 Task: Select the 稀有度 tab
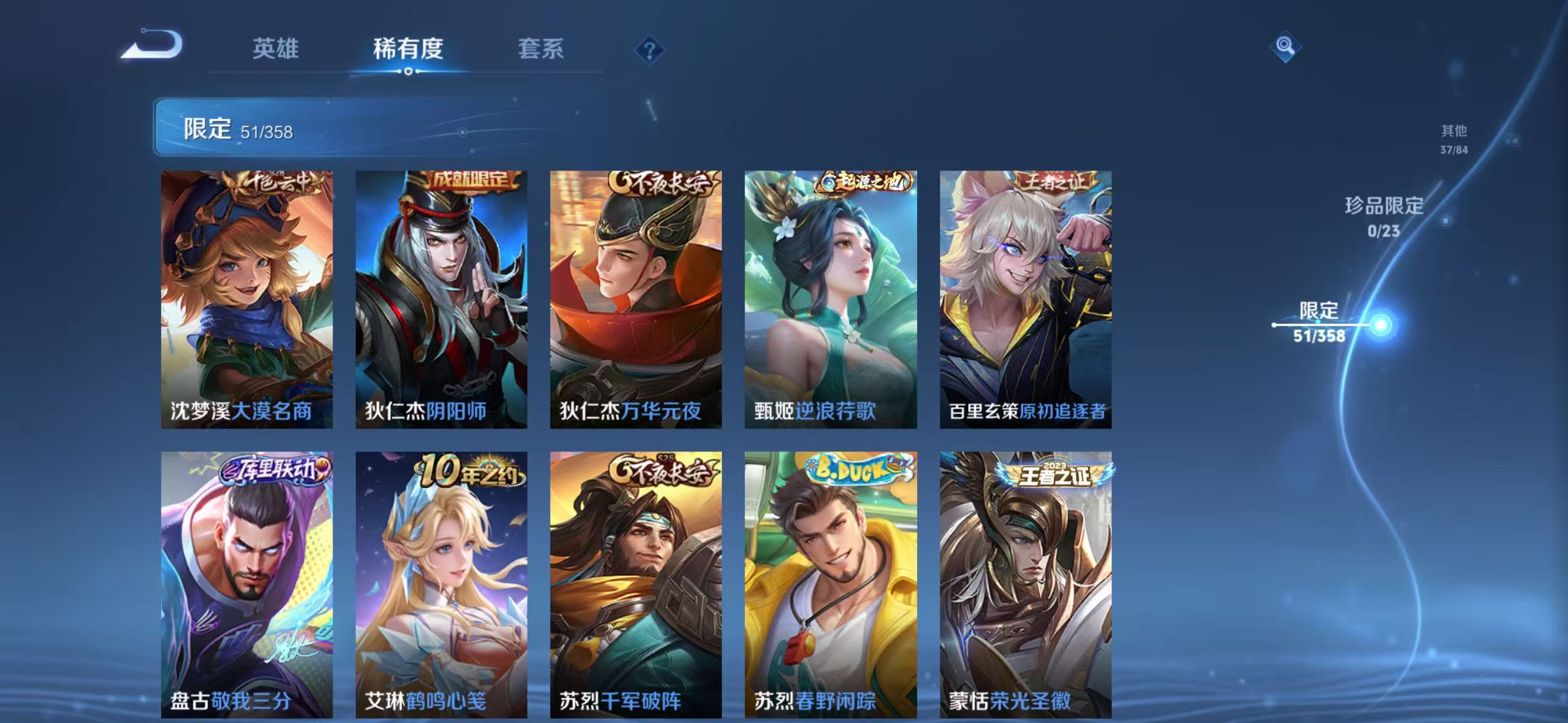pyautogui.click(x=409, y=49)
